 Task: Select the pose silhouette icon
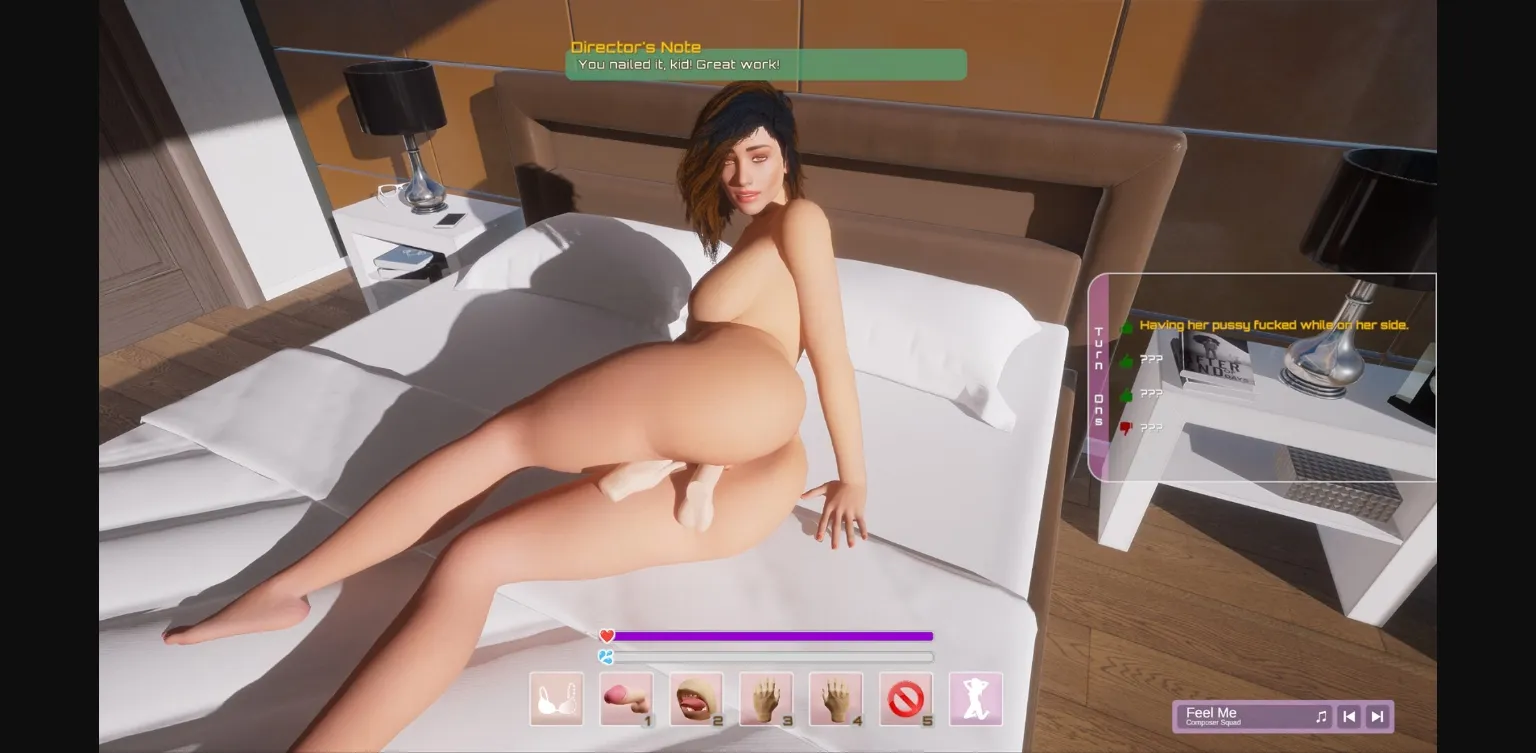[x=976, y=699]
